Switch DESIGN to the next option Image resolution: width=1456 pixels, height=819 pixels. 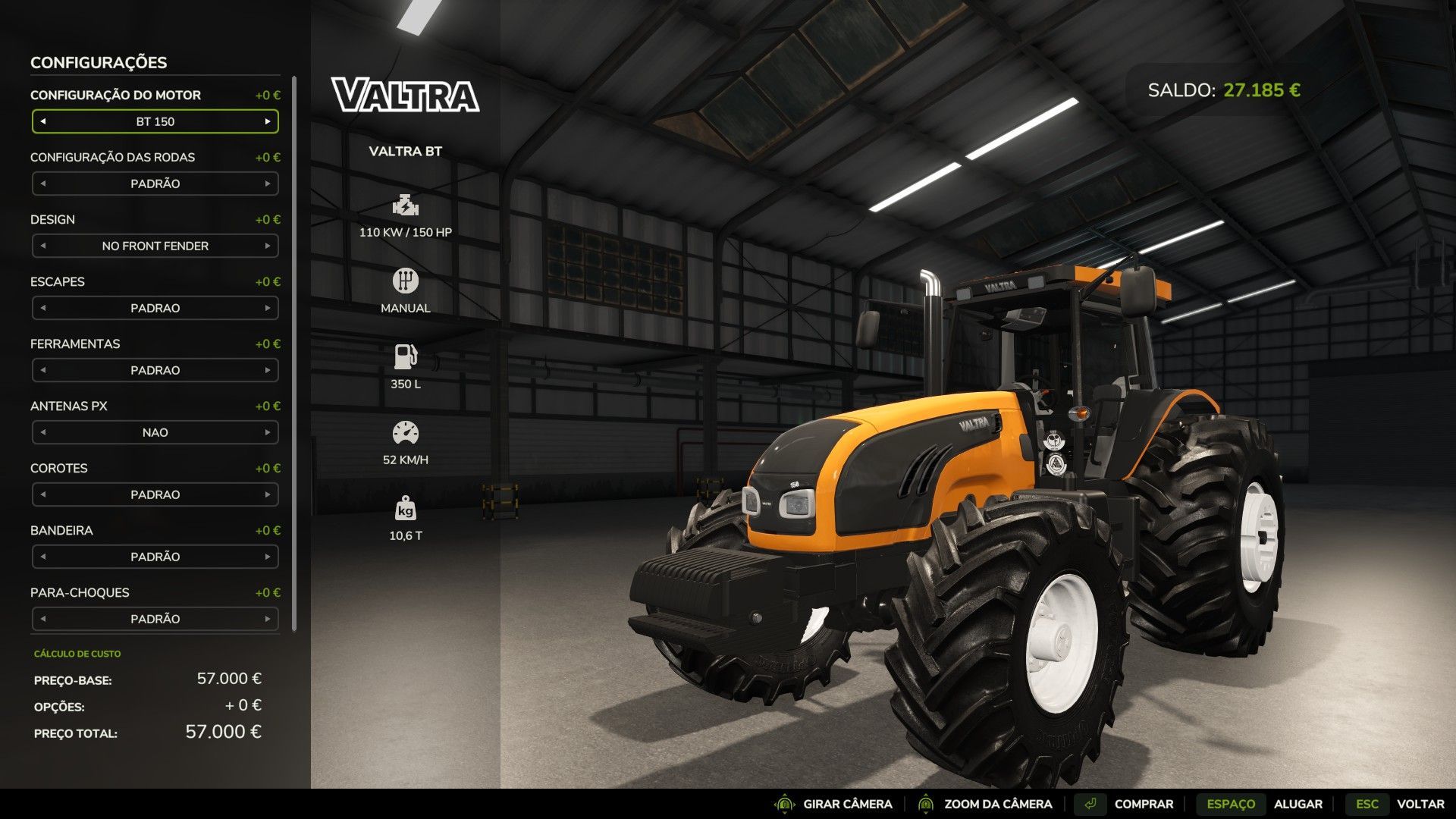point(268,246)
